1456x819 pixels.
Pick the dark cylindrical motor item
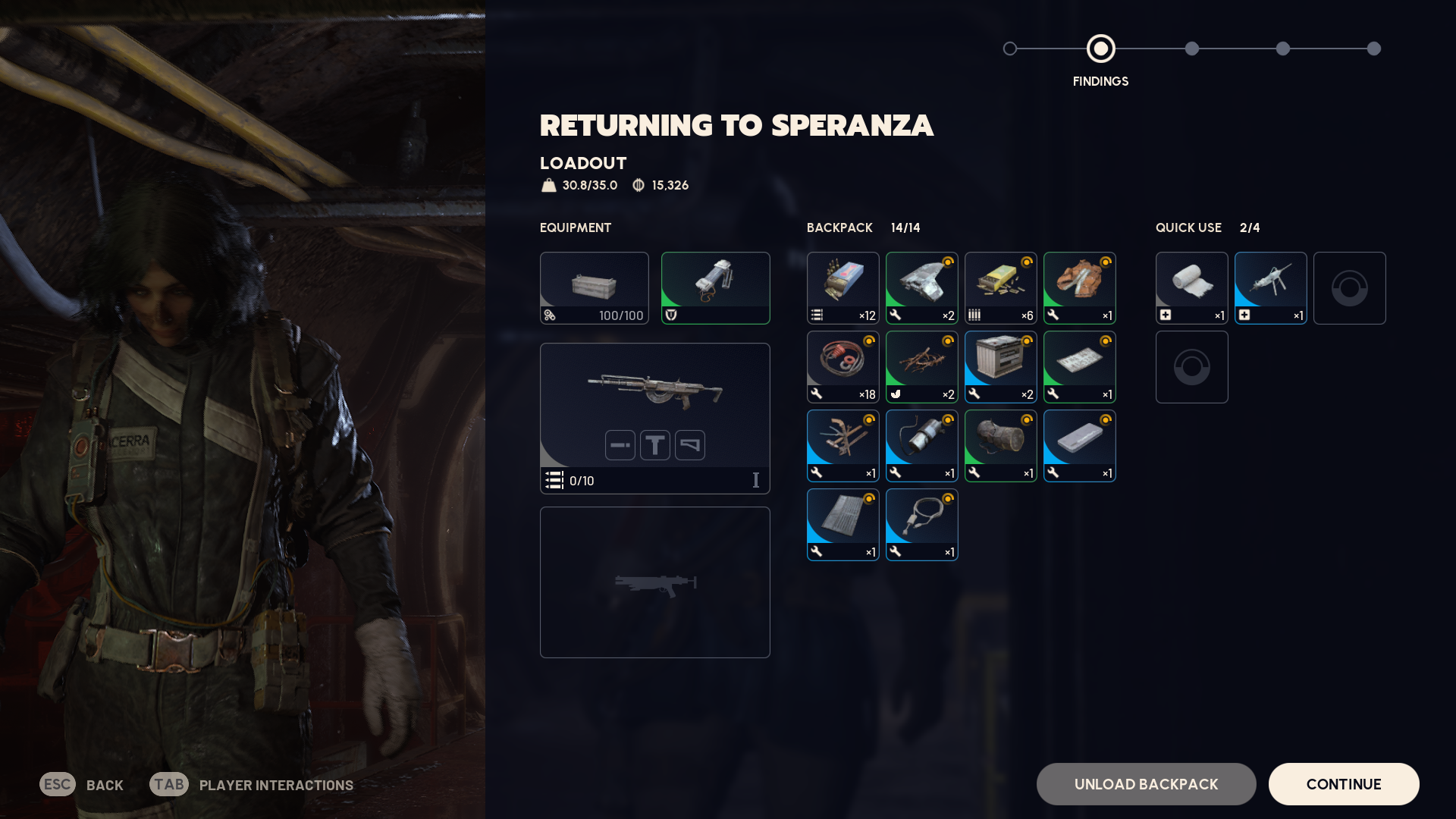(x=1000, y=446)
